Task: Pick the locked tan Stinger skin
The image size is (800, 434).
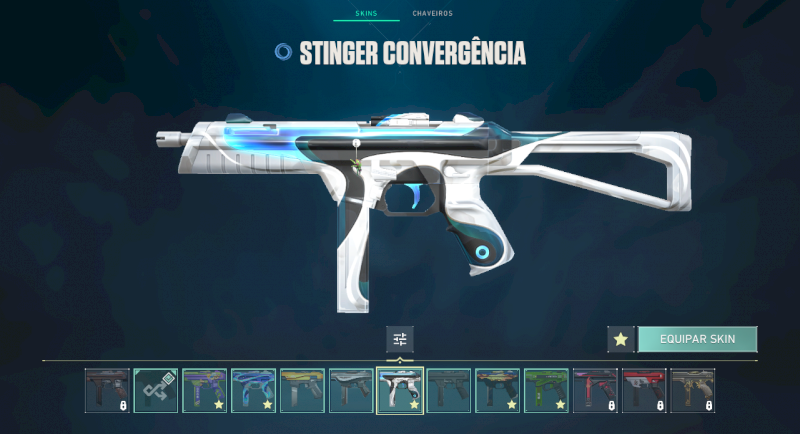Action: tap(693, 391)
